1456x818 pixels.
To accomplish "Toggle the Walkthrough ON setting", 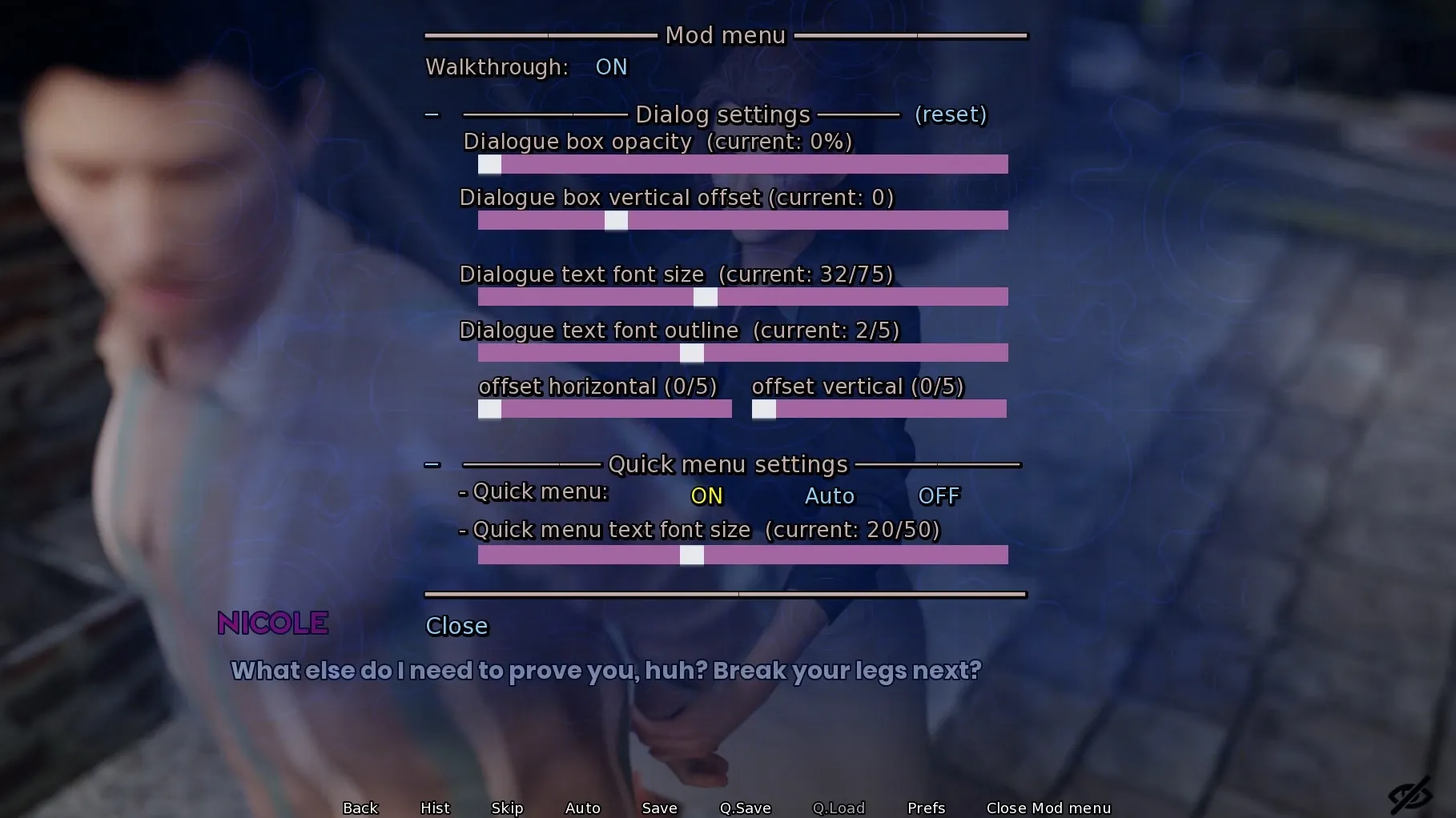I will tap(611, 67).
